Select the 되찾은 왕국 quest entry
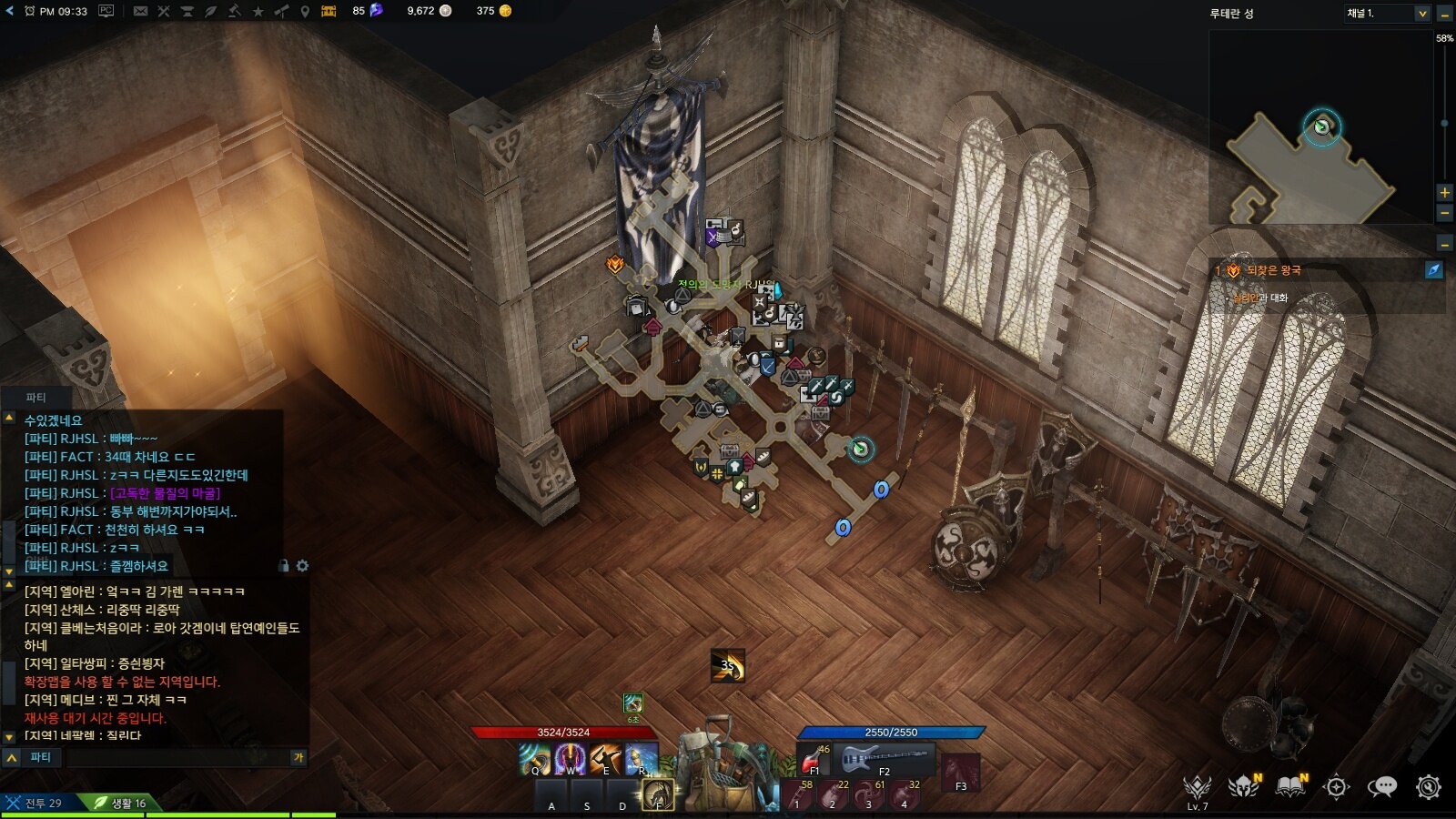 1274,270
